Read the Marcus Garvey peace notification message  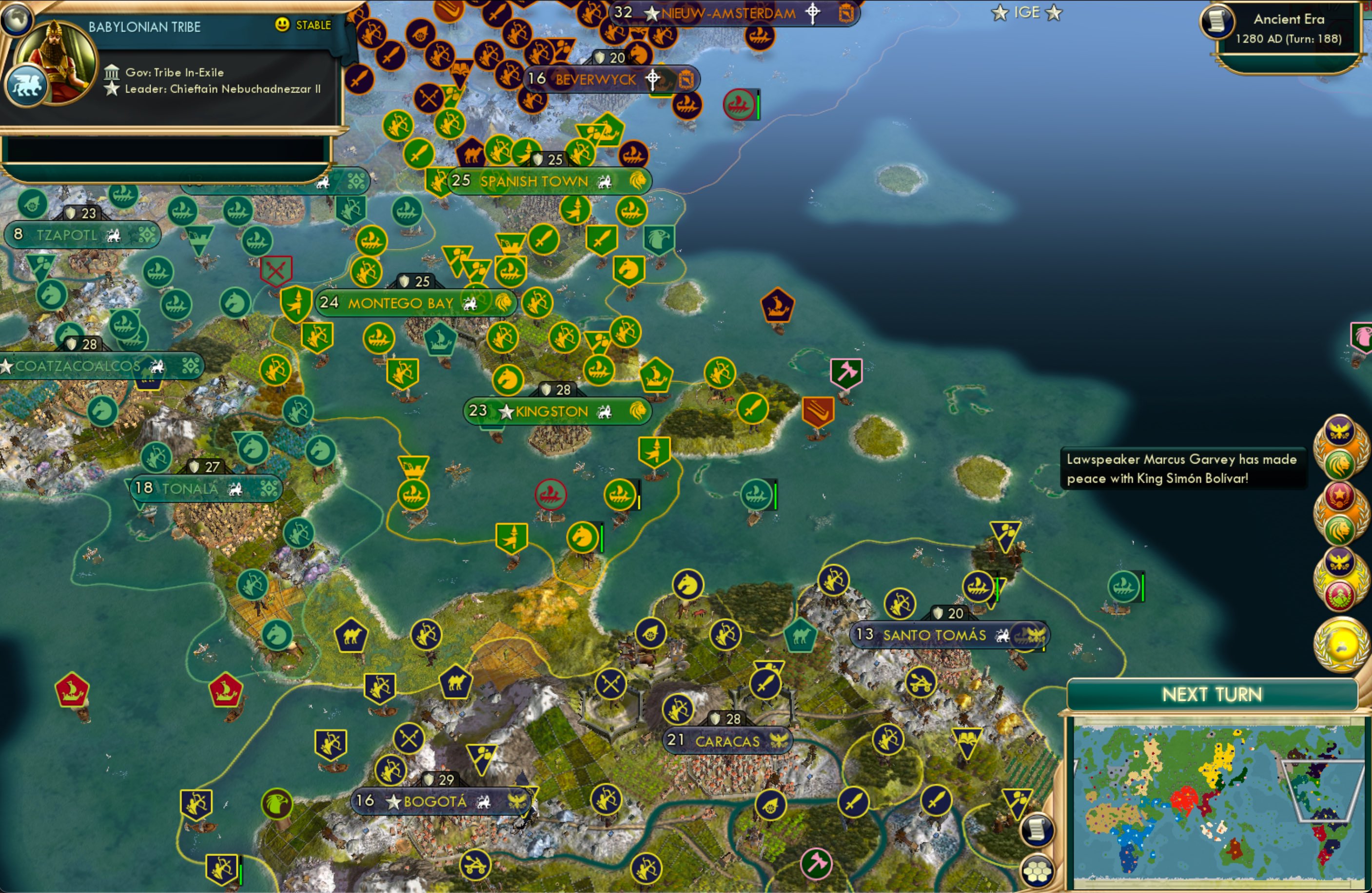coord(1183,469)
